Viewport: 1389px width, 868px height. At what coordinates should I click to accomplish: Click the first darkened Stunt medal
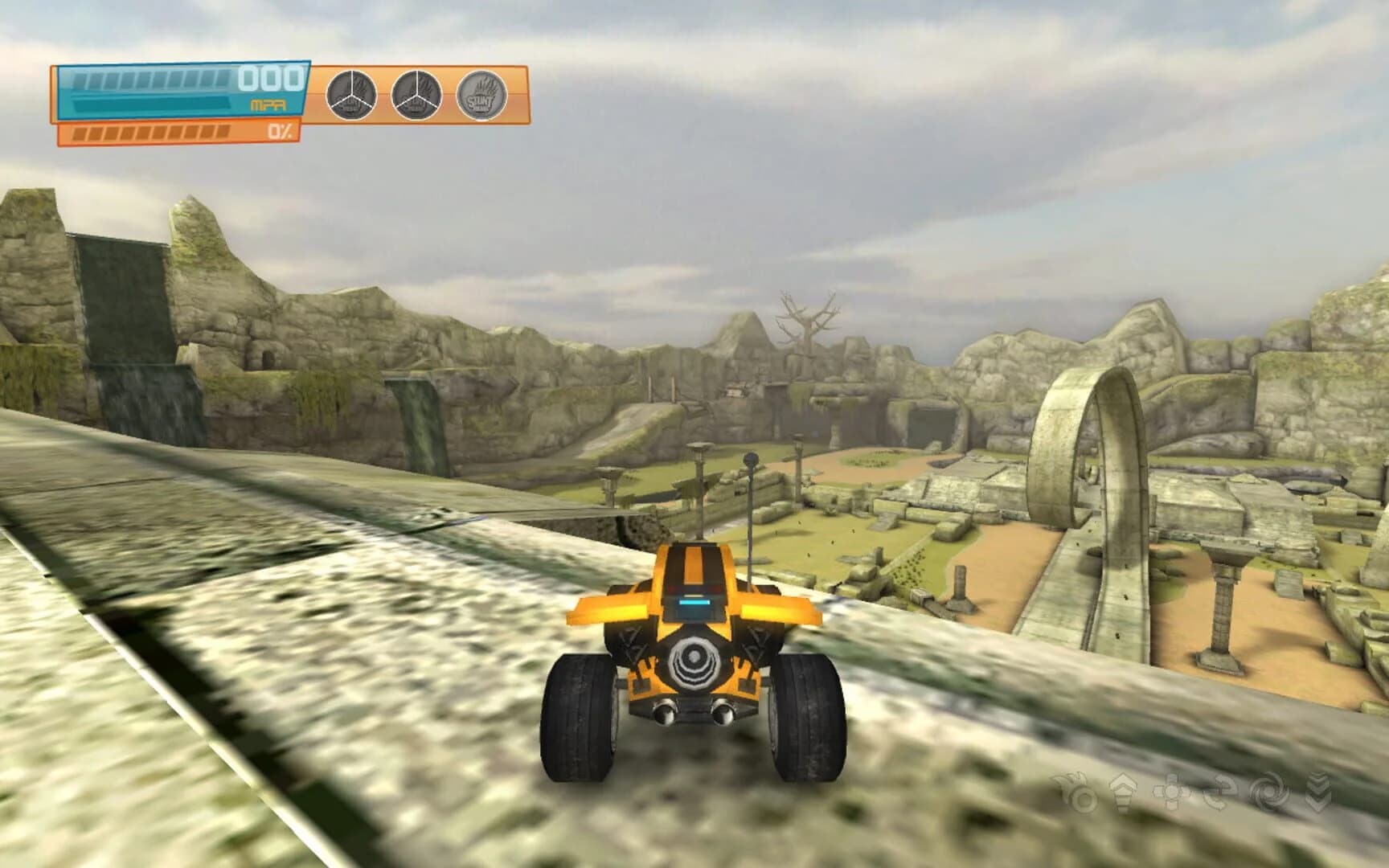point(350,94)
